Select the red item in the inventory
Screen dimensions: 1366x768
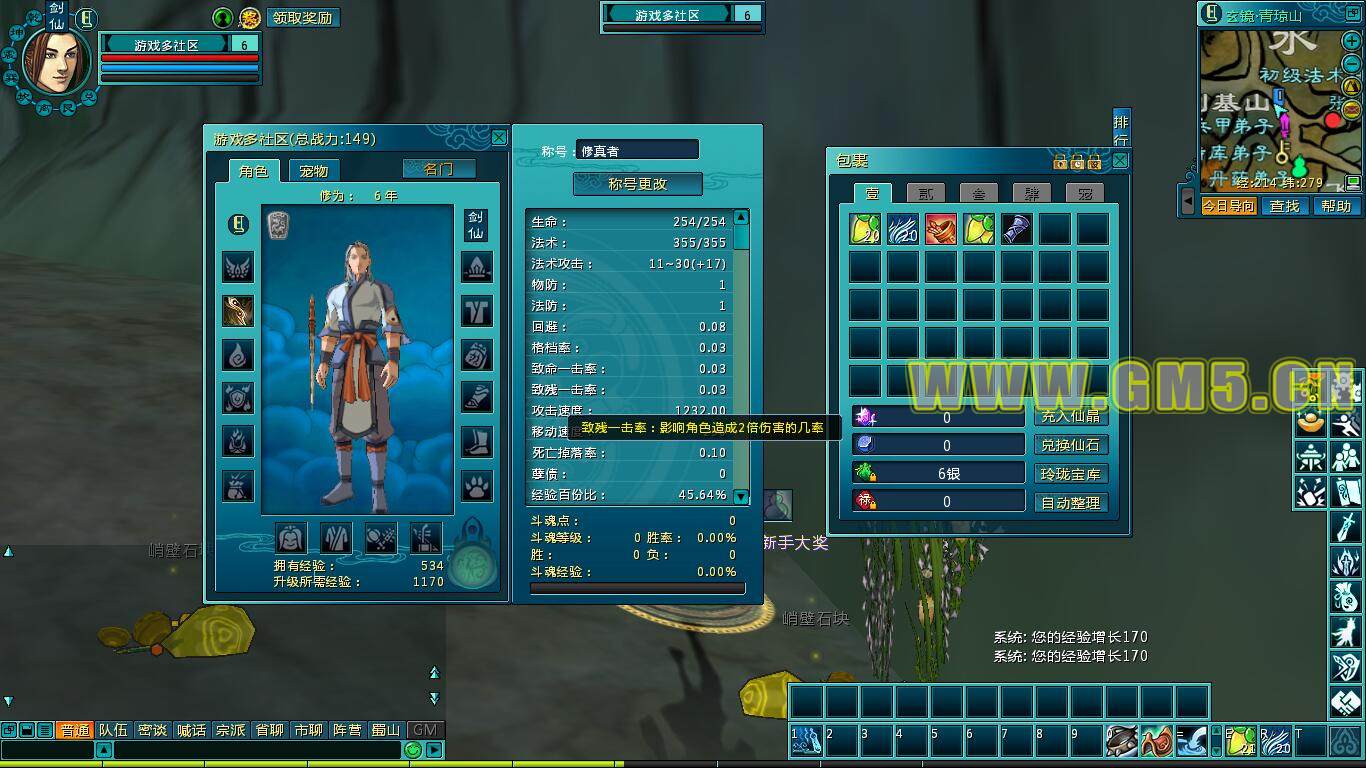tap(941, 229)
